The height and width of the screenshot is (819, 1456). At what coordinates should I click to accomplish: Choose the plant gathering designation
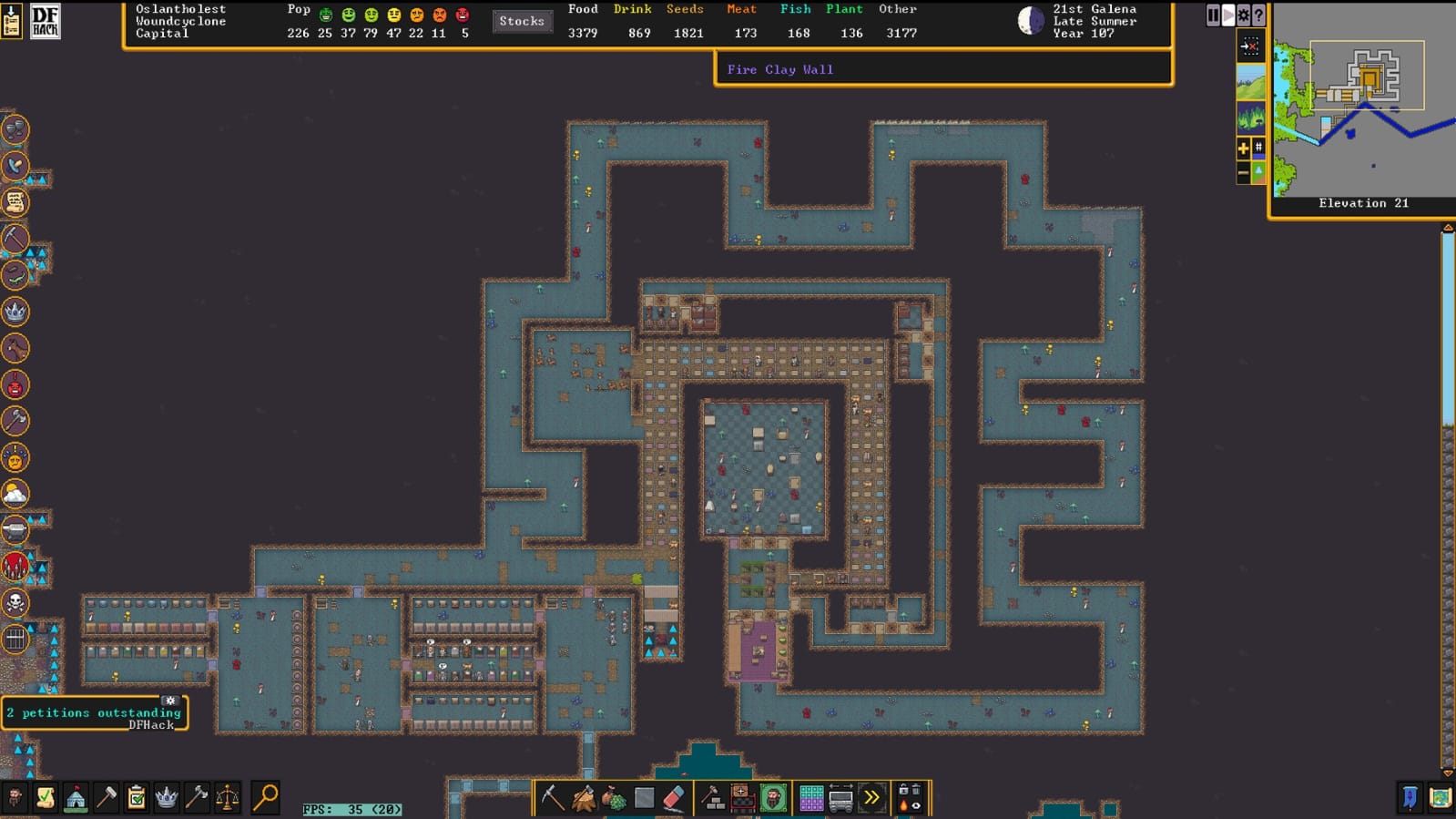614,798
